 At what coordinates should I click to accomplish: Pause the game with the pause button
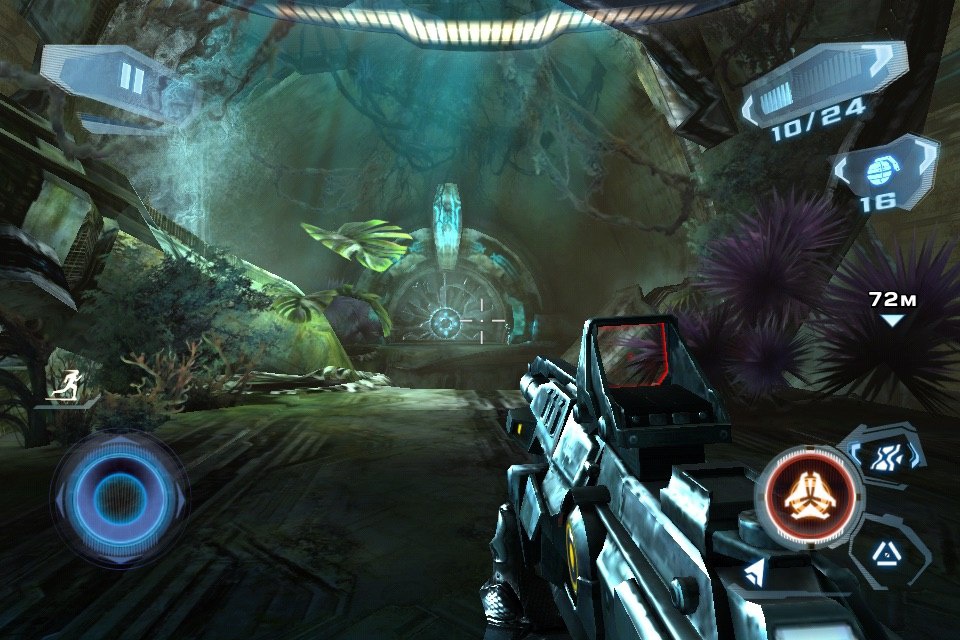[131, 78]
